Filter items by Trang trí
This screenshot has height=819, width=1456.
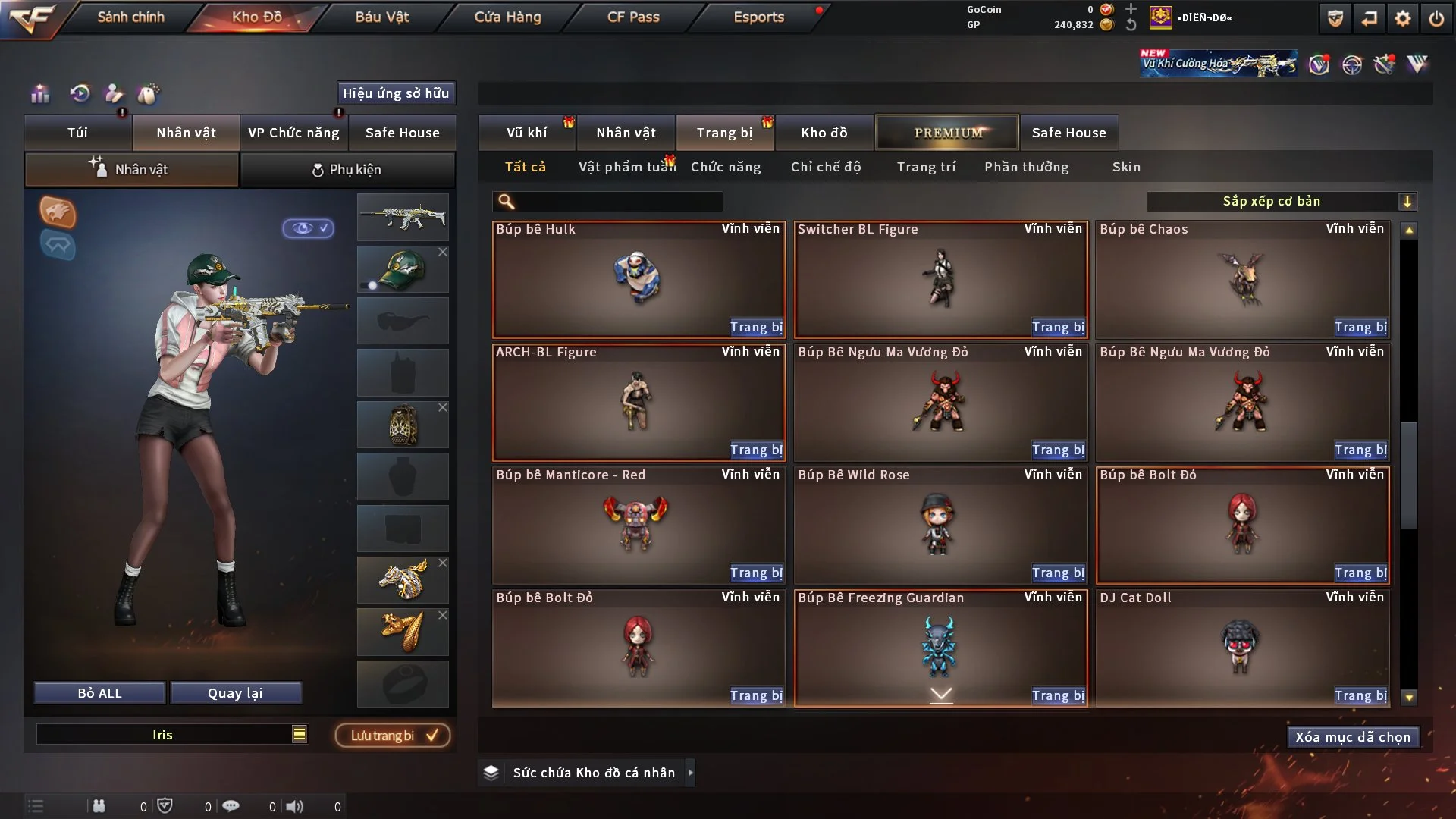[926, 167]
